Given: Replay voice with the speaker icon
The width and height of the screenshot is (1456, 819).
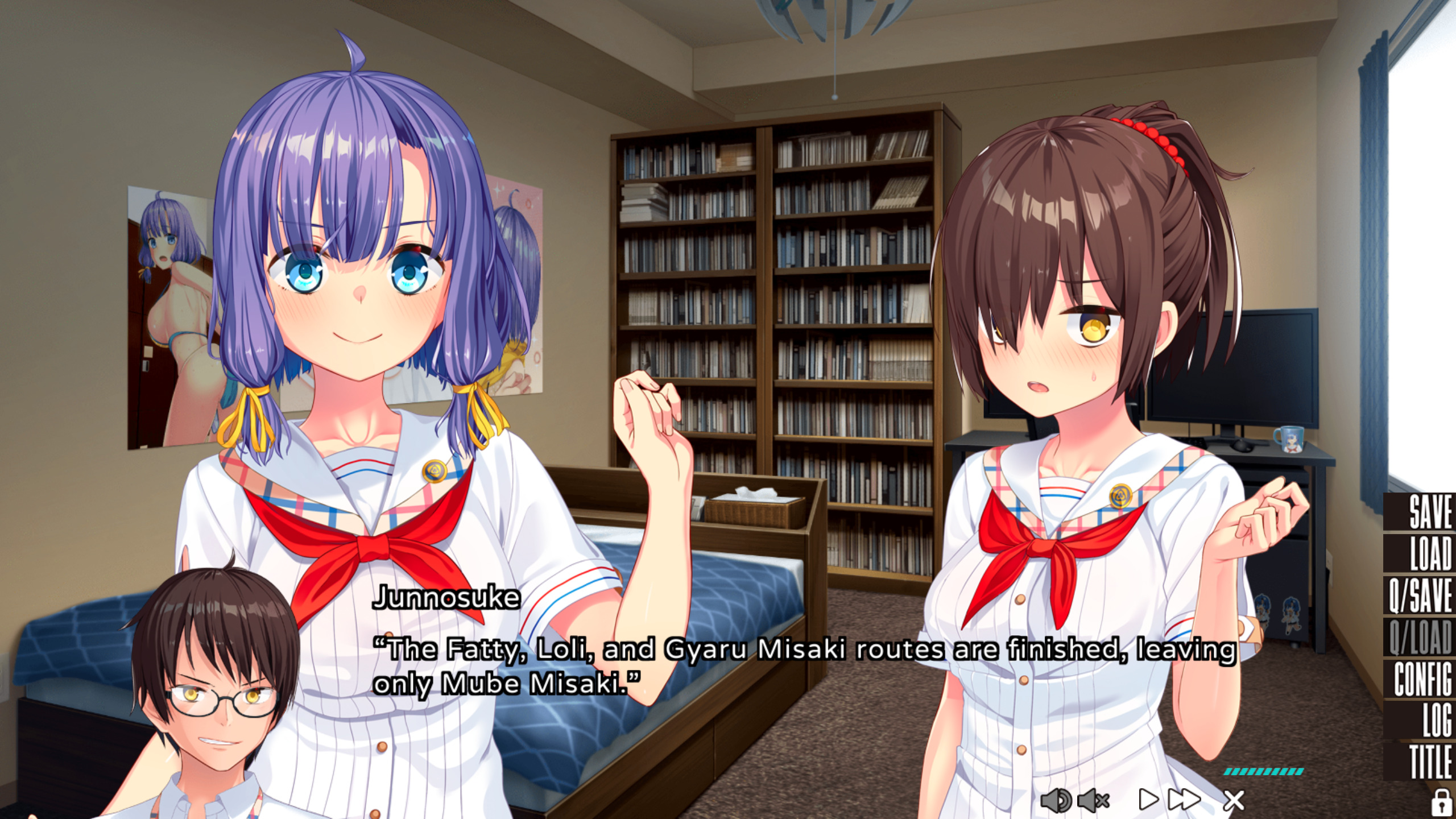Looking at the screenshot, I should coord(1056,801).
